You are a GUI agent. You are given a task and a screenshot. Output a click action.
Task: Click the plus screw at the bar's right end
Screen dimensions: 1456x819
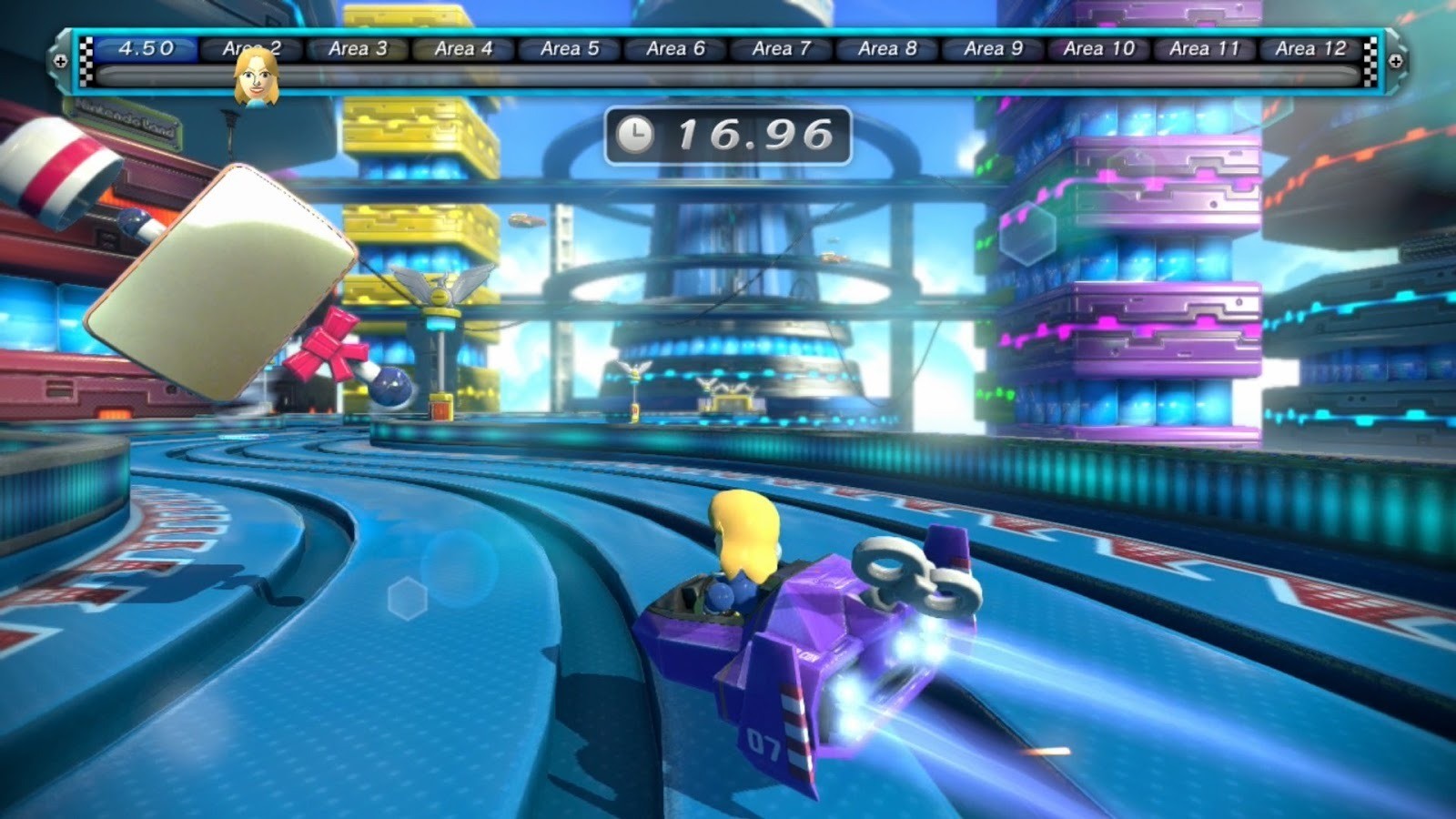[x=1396, y=62]
